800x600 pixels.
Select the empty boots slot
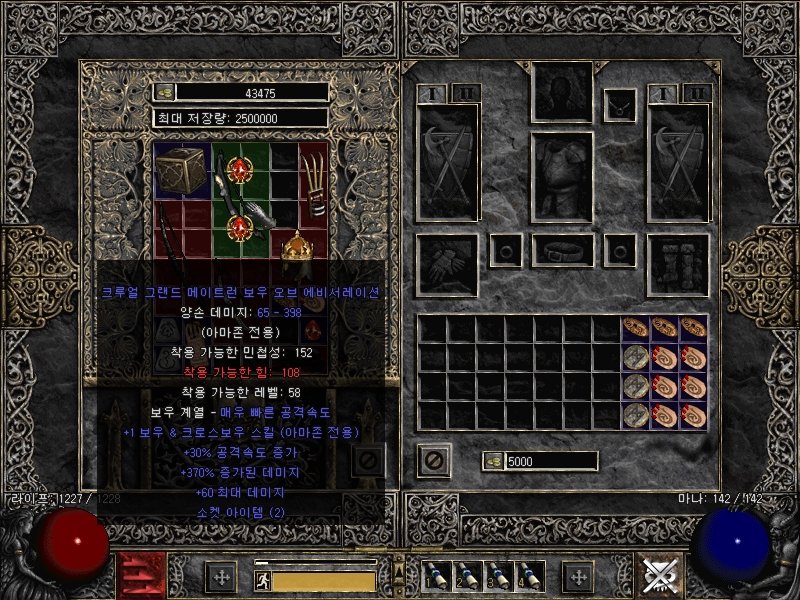(x=679, y=265)
